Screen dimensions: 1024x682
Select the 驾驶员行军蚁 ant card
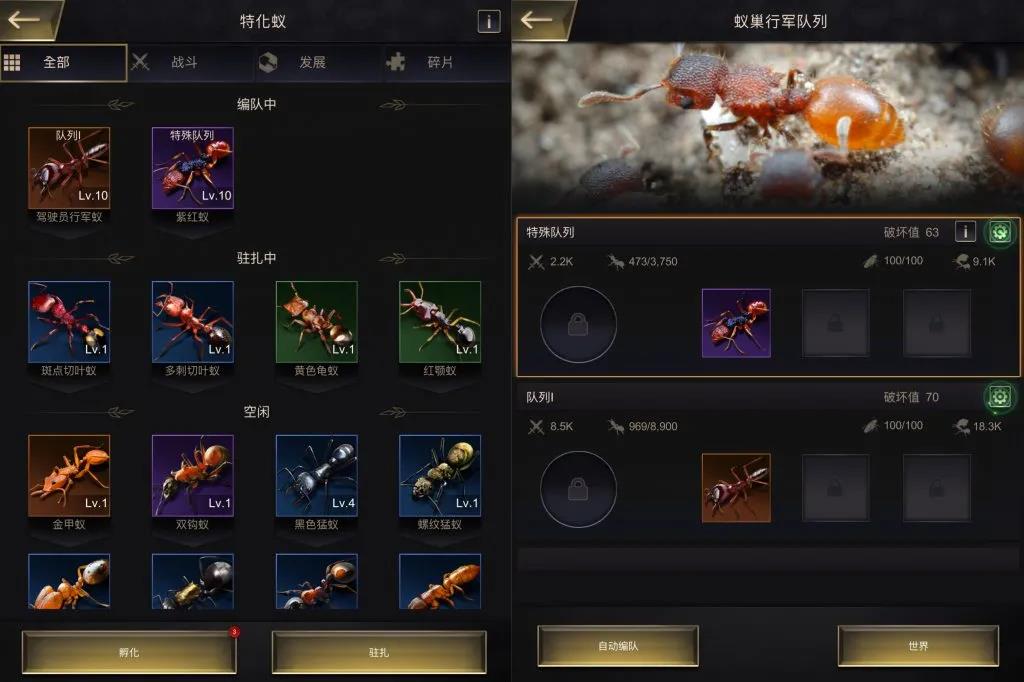pyautogui.click(x=69, y=167)
